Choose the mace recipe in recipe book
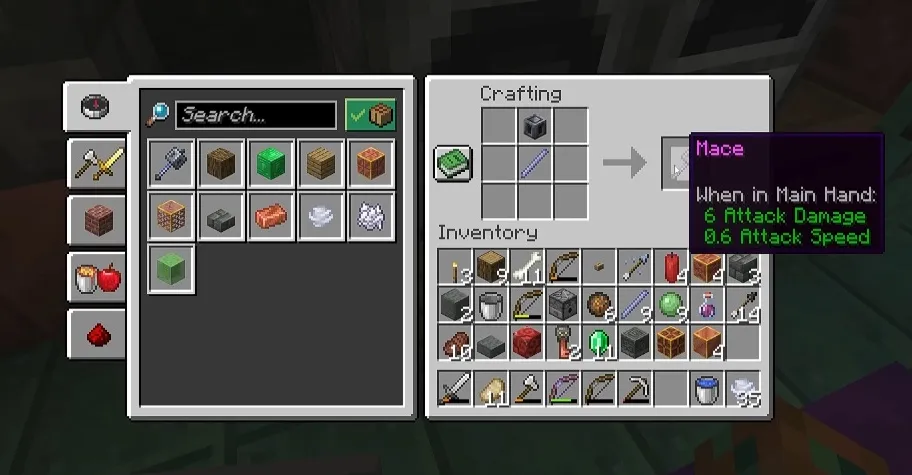Image resolution: width=912 pixels, height=475 pixels. (171, 163)
